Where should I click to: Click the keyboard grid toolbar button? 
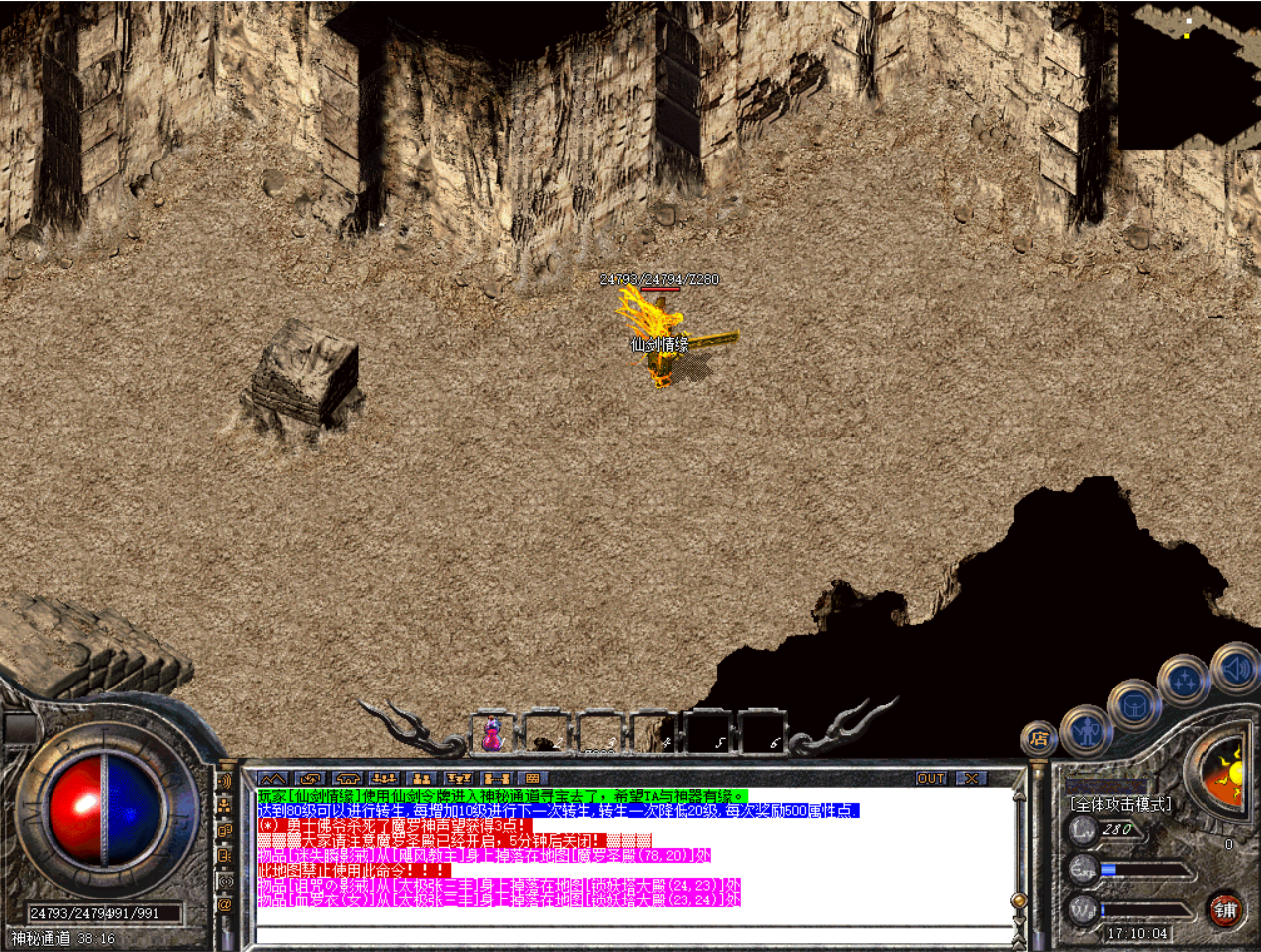pyautogui.click(x=533, y=779)
